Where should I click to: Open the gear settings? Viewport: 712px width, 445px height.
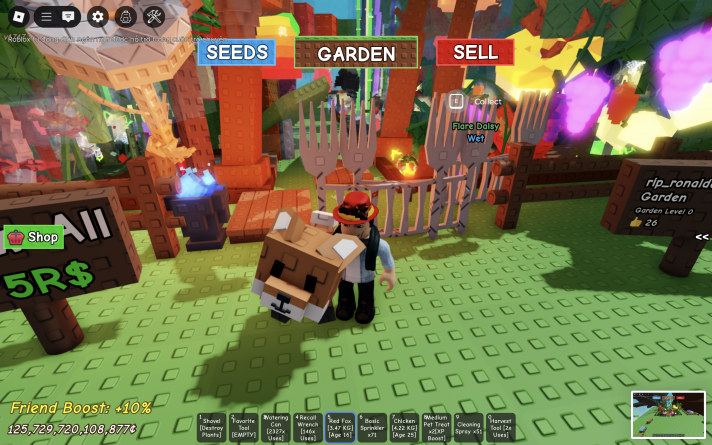point(97,16)
